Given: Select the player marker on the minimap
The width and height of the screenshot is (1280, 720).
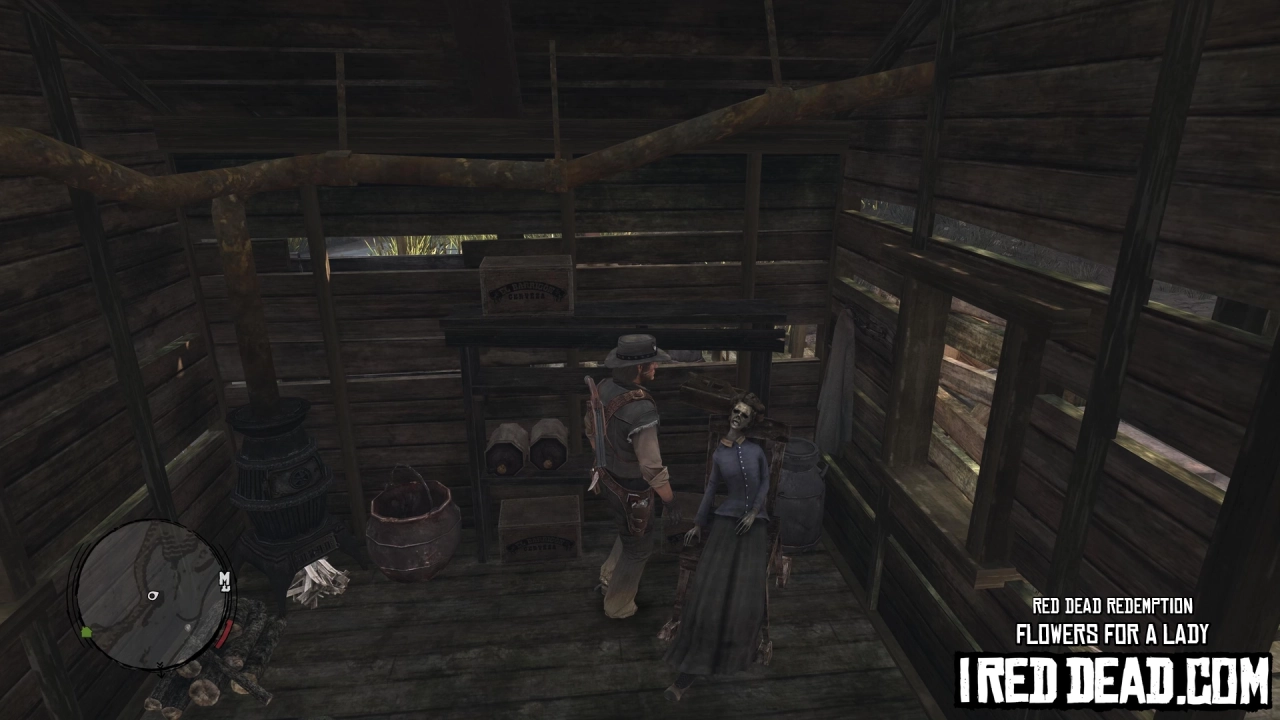Looking at the screenshot, I should pyautogui.click(x=152, y=596).
